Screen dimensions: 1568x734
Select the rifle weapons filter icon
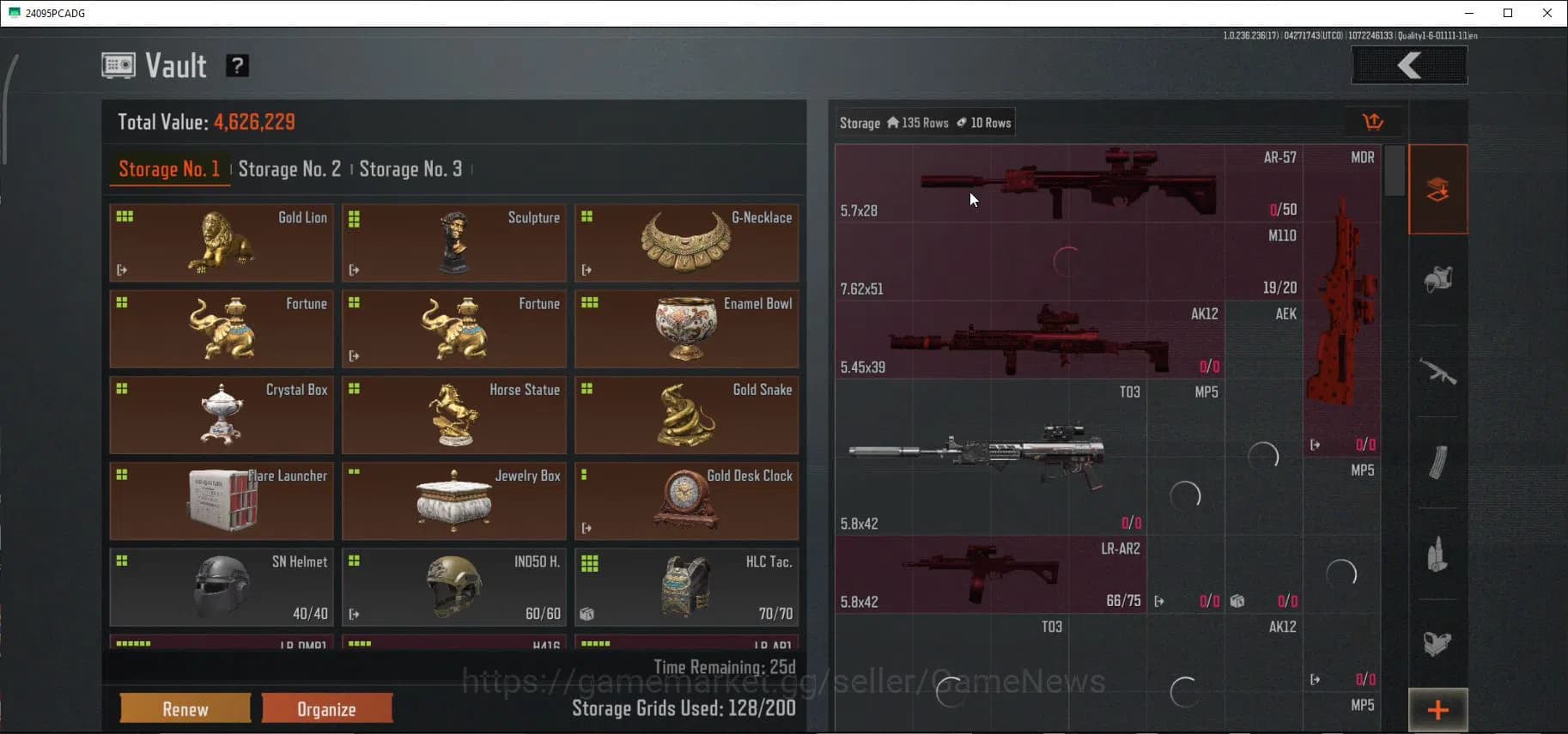(x=1438, y=373)
